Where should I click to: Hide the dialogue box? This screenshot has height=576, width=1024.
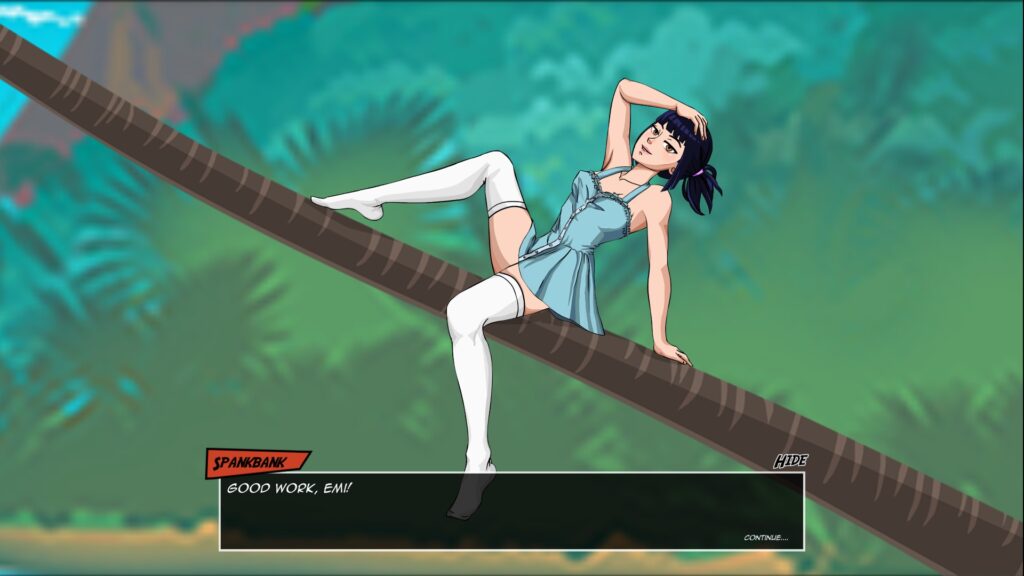point(790,461)
